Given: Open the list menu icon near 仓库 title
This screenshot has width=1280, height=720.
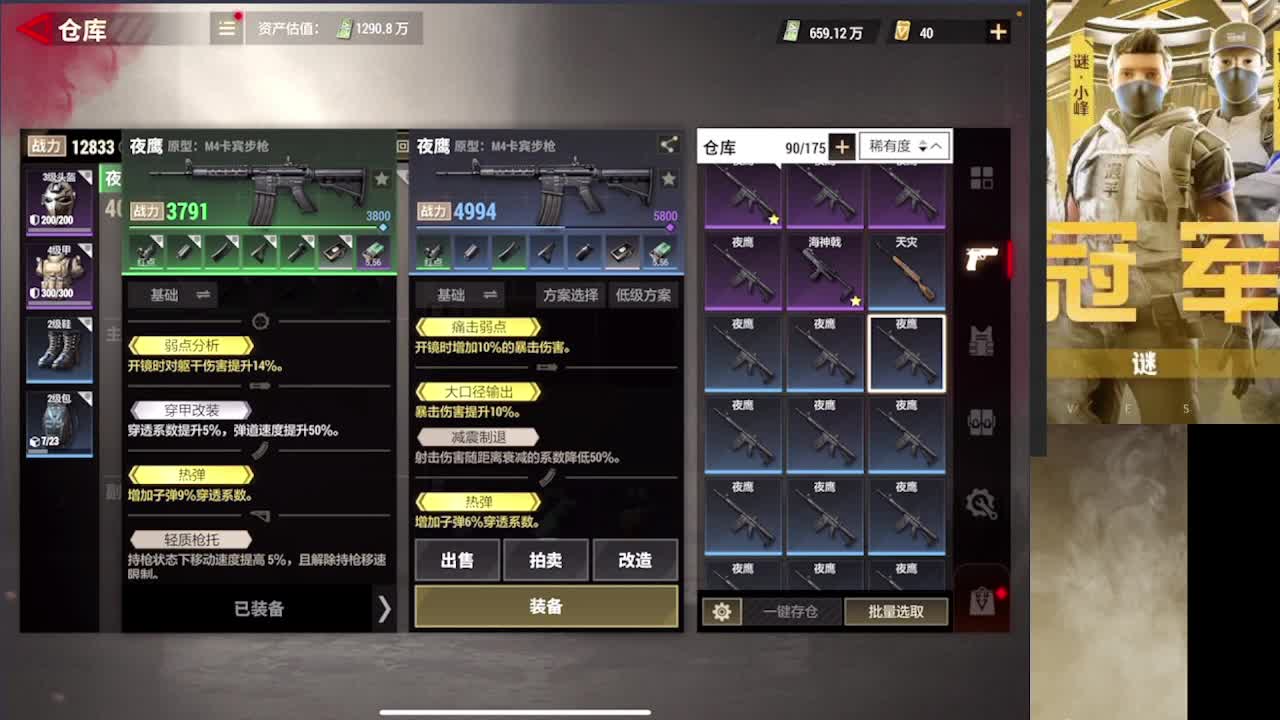Looking at the screenshot, I should click(226, 29).
